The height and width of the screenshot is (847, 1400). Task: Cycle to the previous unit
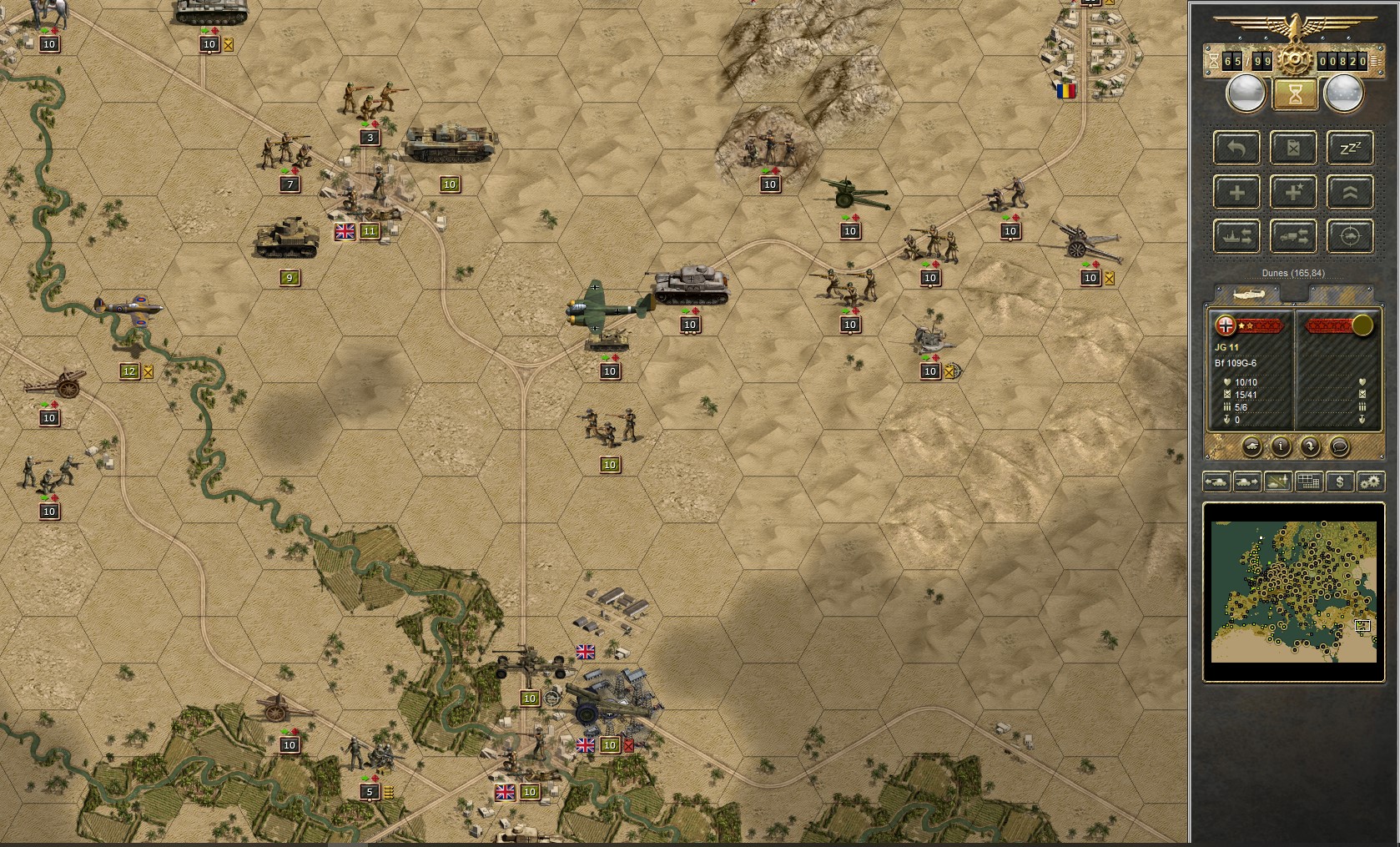[x=1216, y=481]
